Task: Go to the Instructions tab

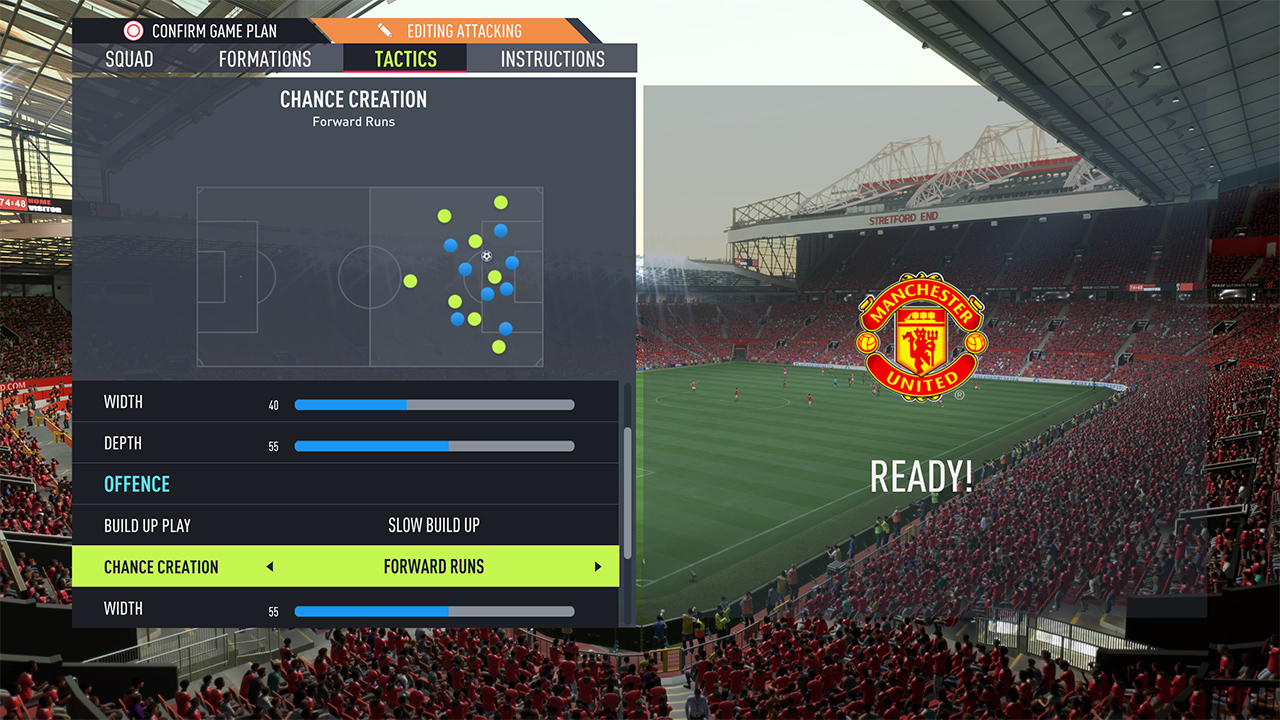Action: [552, 59]
